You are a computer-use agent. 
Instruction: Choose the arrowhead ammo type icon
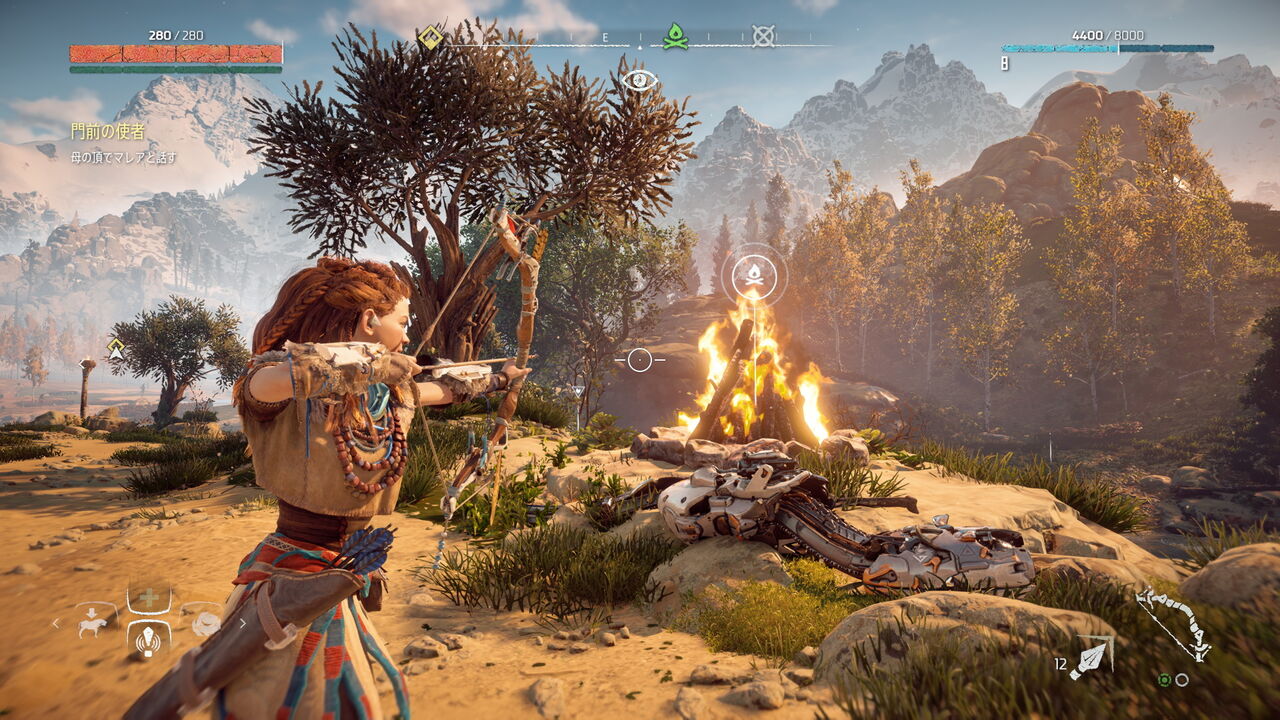tap(1091, 658)
